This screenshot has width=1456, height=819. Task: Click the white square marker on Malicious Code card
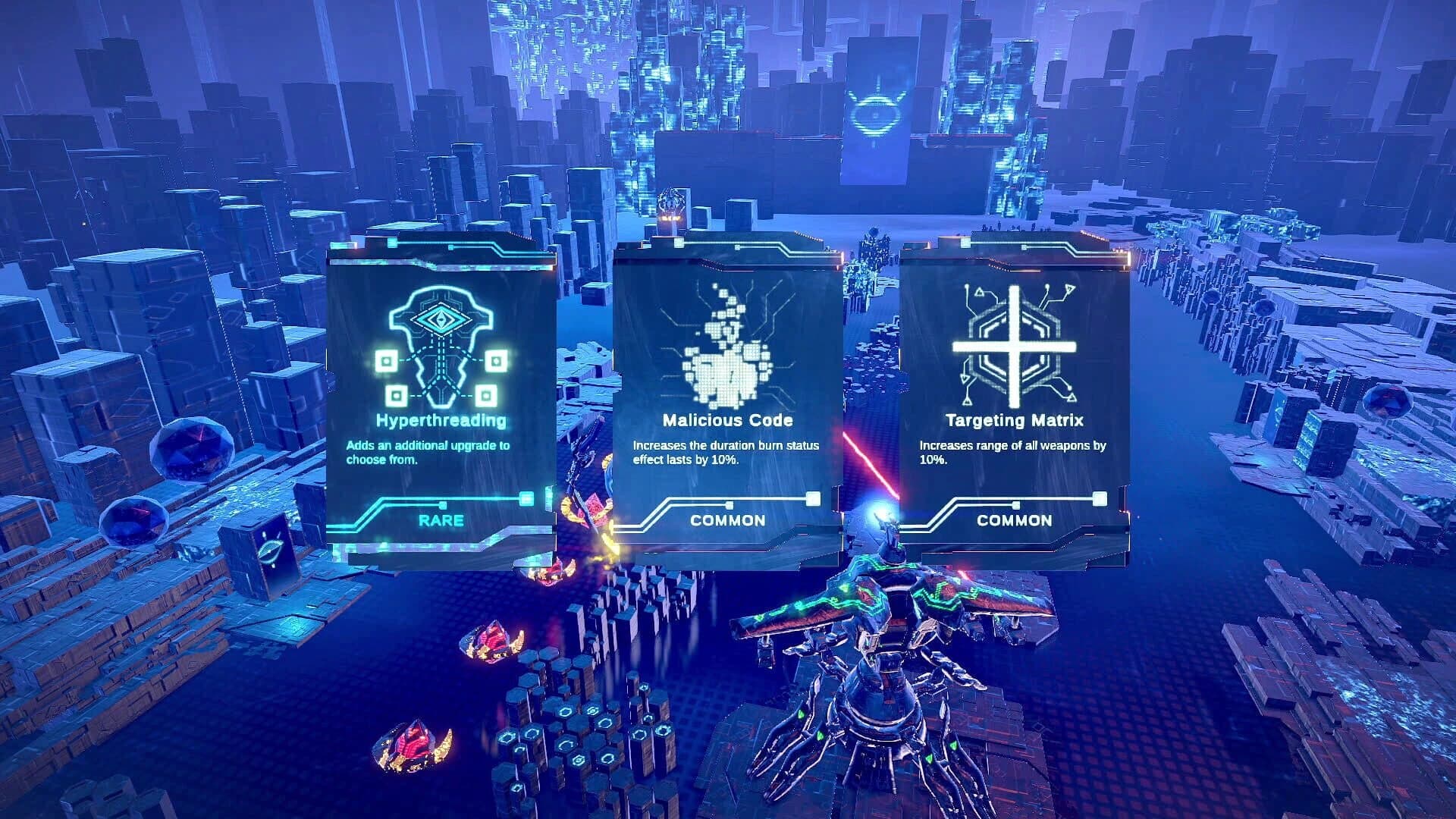click(x=814, y=499)
